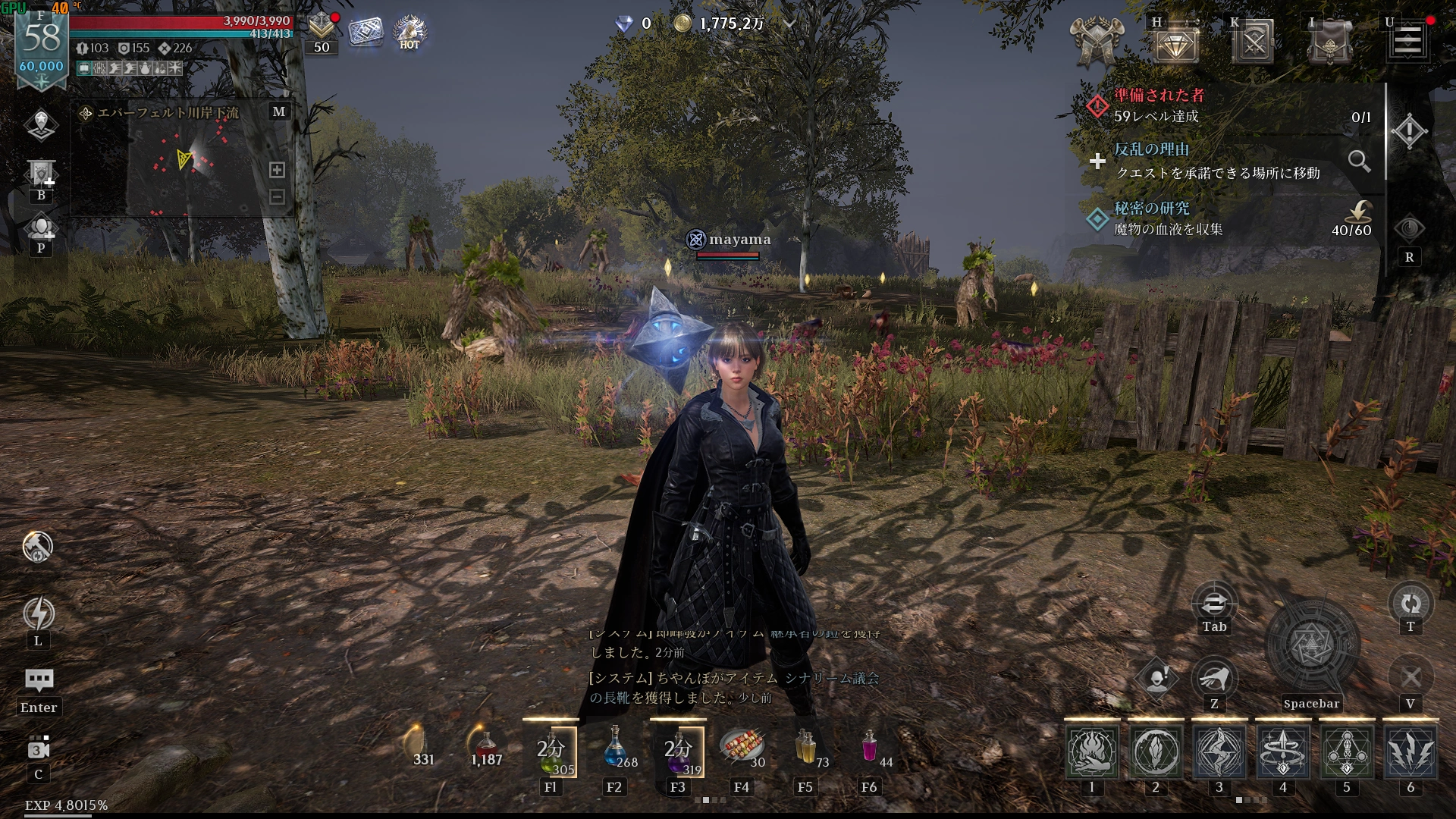Open the chat input speech bubble
Screen dimensions: 1456x819
point(39,679)
